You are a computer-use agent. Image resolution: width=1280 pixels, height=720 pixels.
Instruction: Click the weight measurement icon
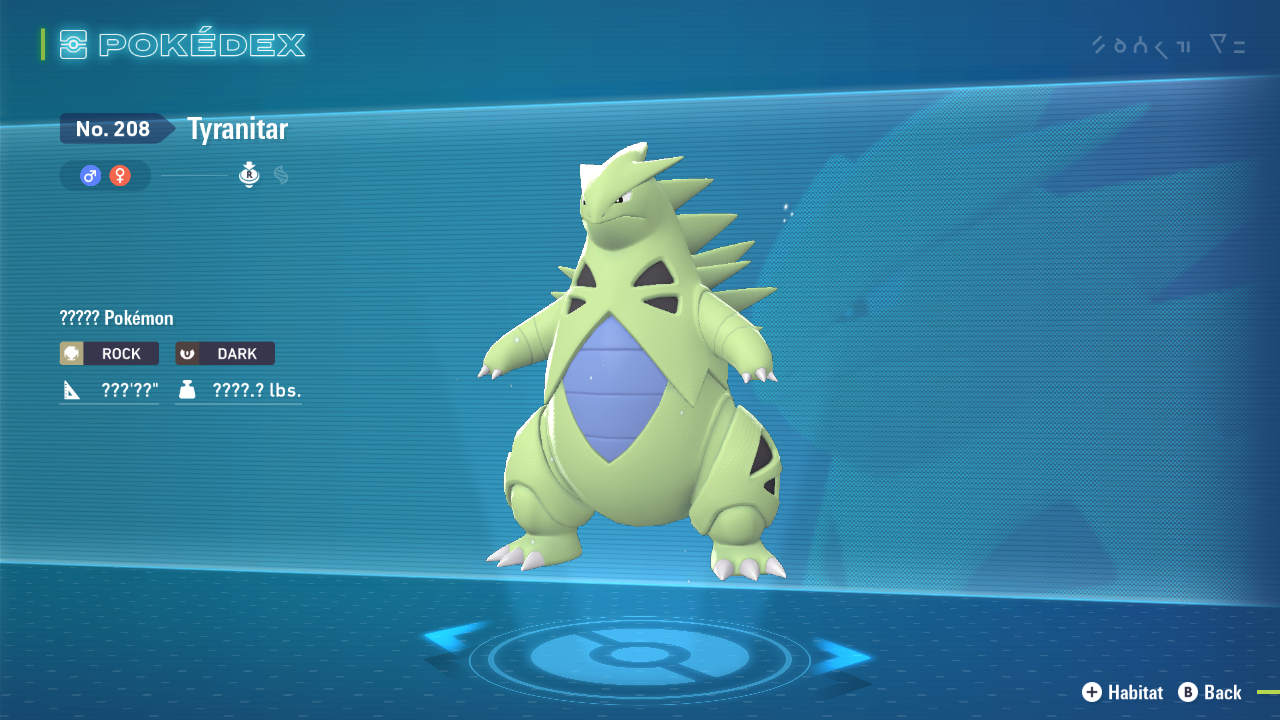[x=189, y=390]
